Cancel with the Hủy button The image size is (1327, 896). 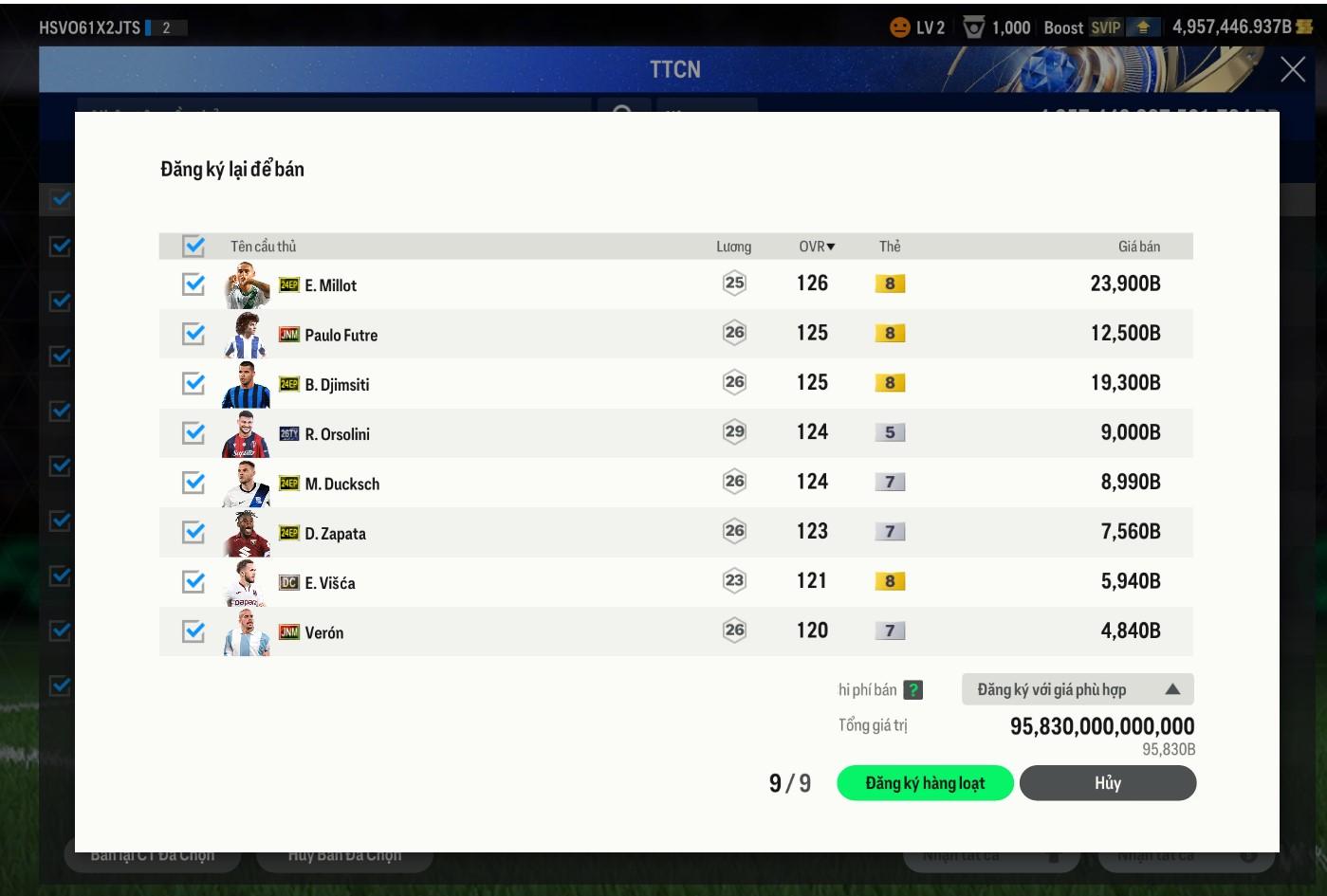tap(1107, 783)
